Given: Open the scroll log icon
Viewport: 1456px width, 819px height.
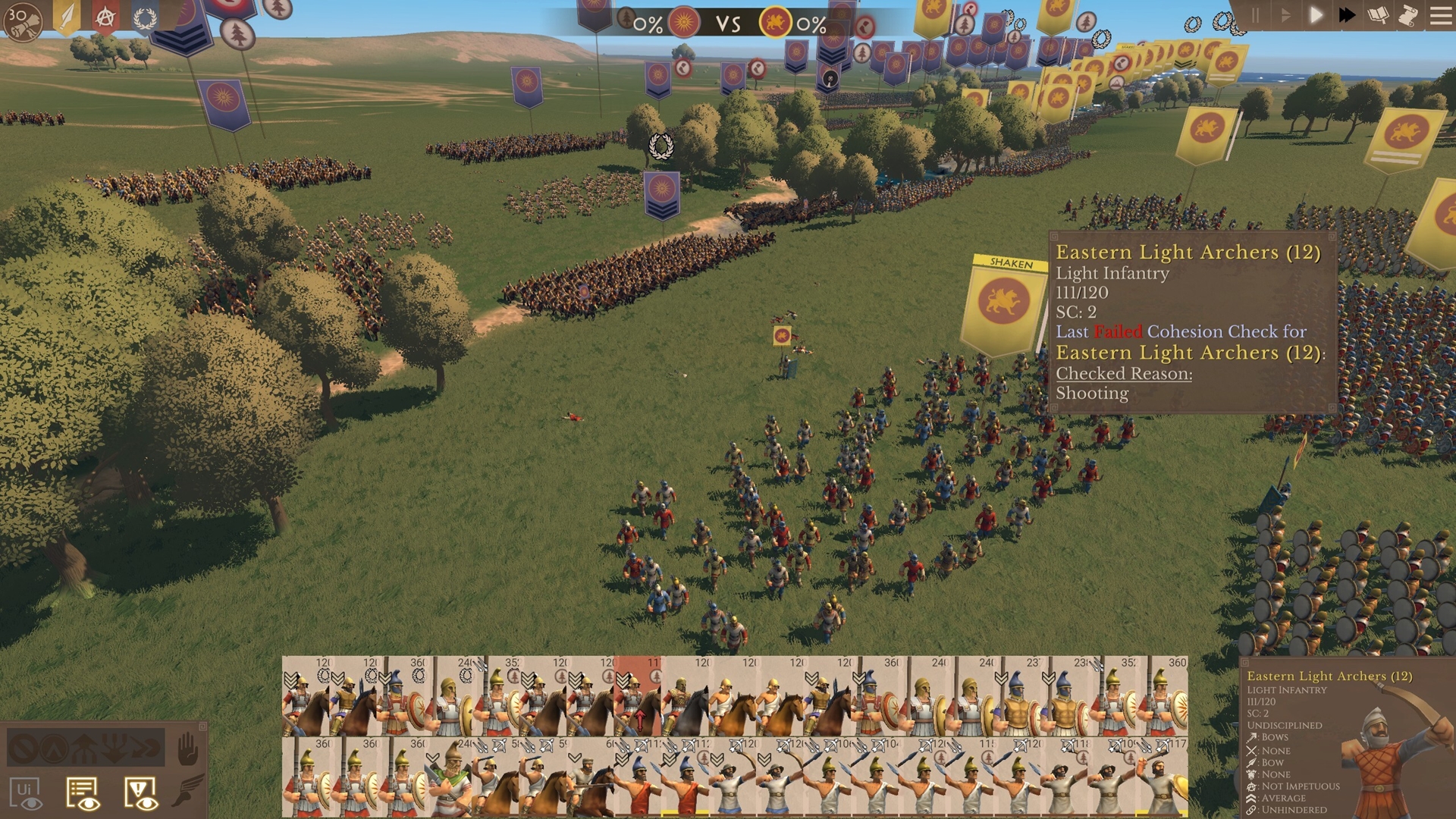Looking at the screenshot, I should (1408, 16).
